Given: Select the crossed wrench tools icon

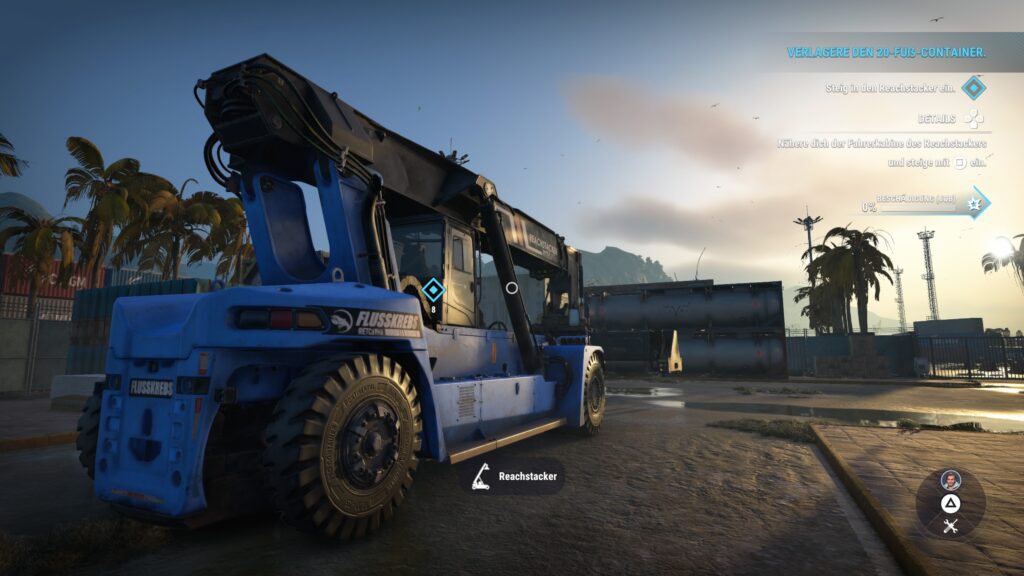Looking at the screenshot, I should 950,526.
